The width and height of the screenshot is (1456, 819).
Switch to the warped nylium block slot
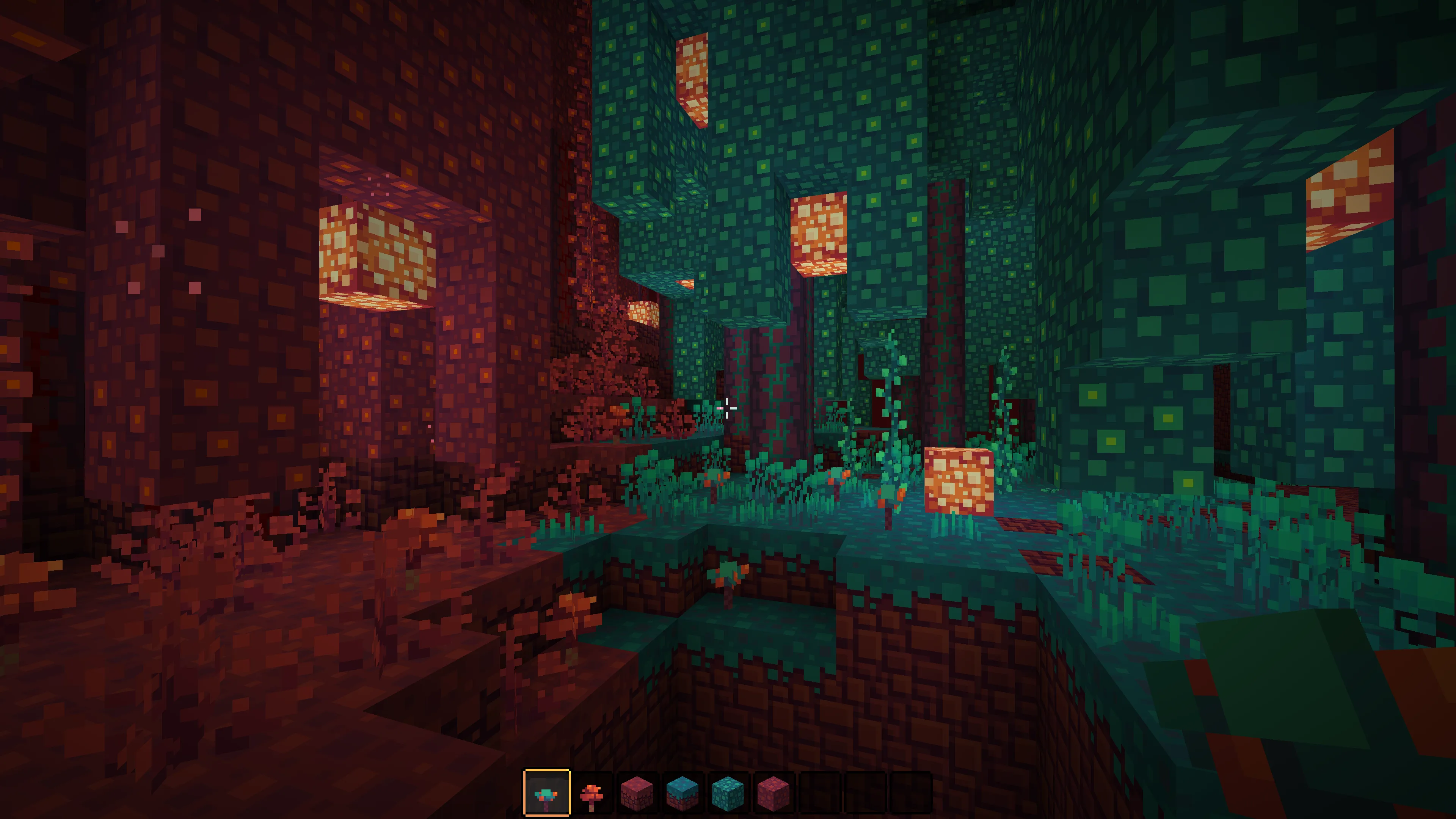(x=682, y=792)
